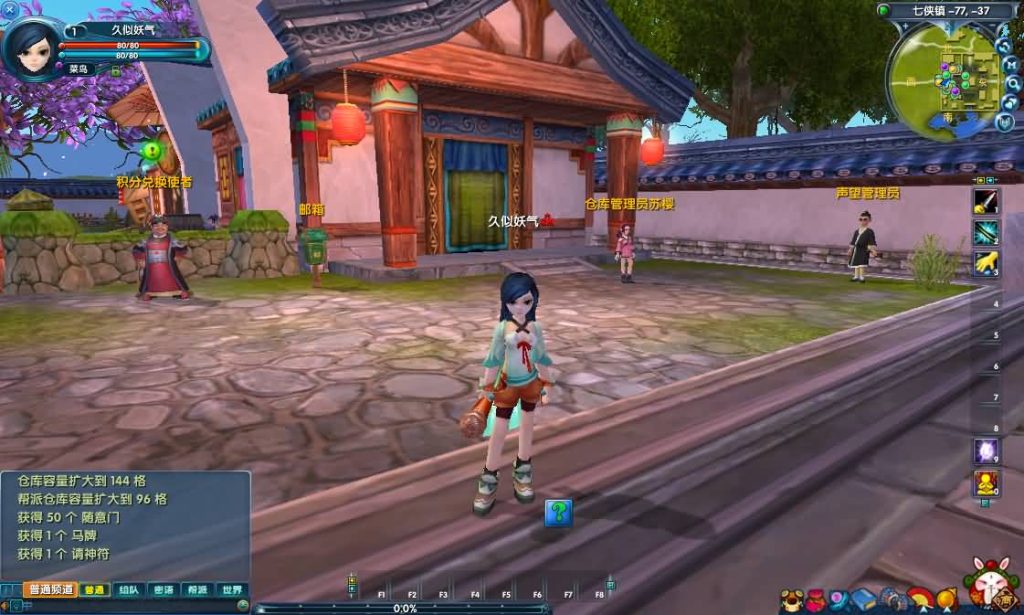1024x615 pixels.
Task: Activate the sword skill in slot 1
Action: (x=985, y=200)
